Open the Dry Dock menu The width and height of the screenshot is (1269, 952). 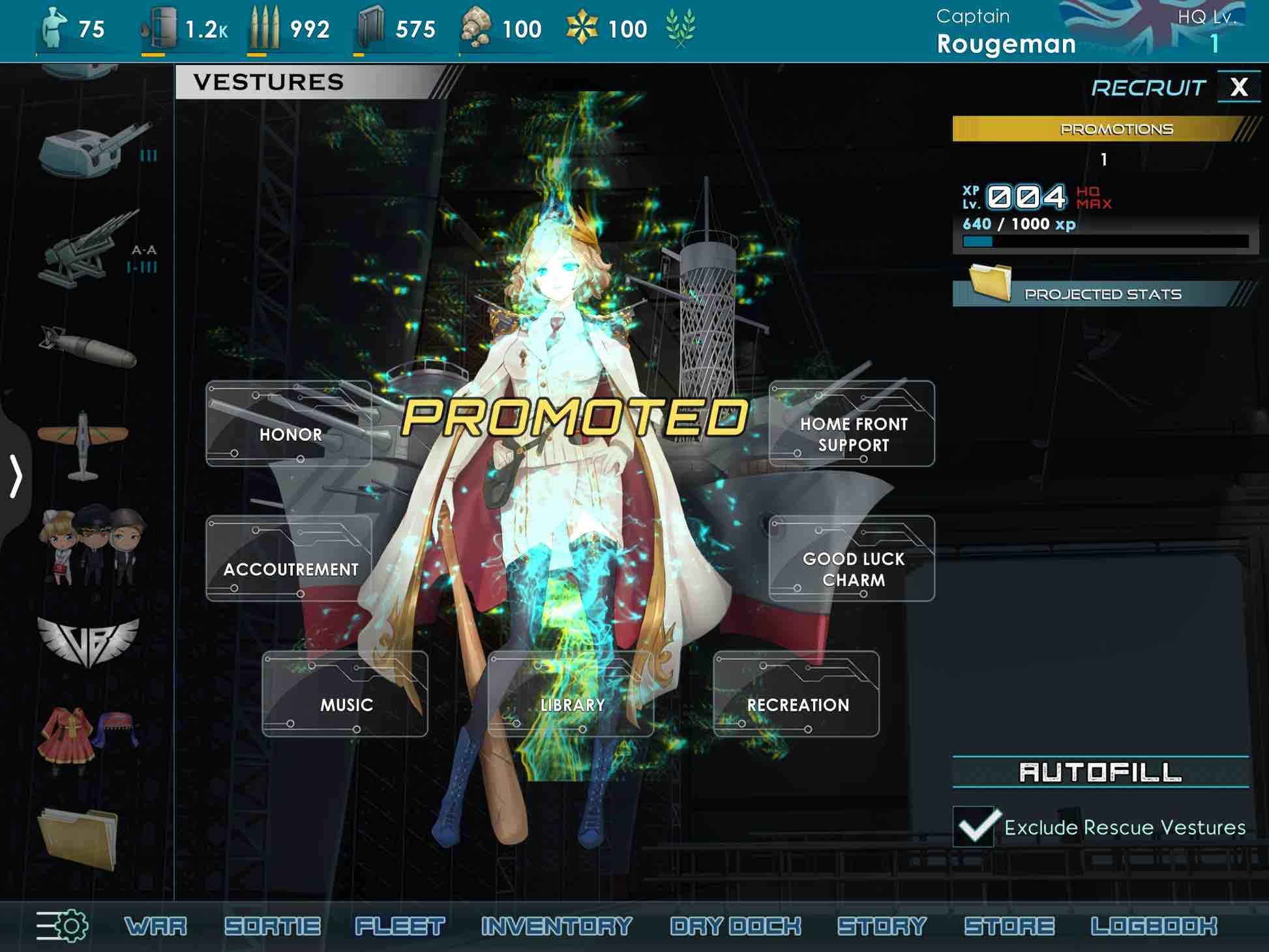734,924
